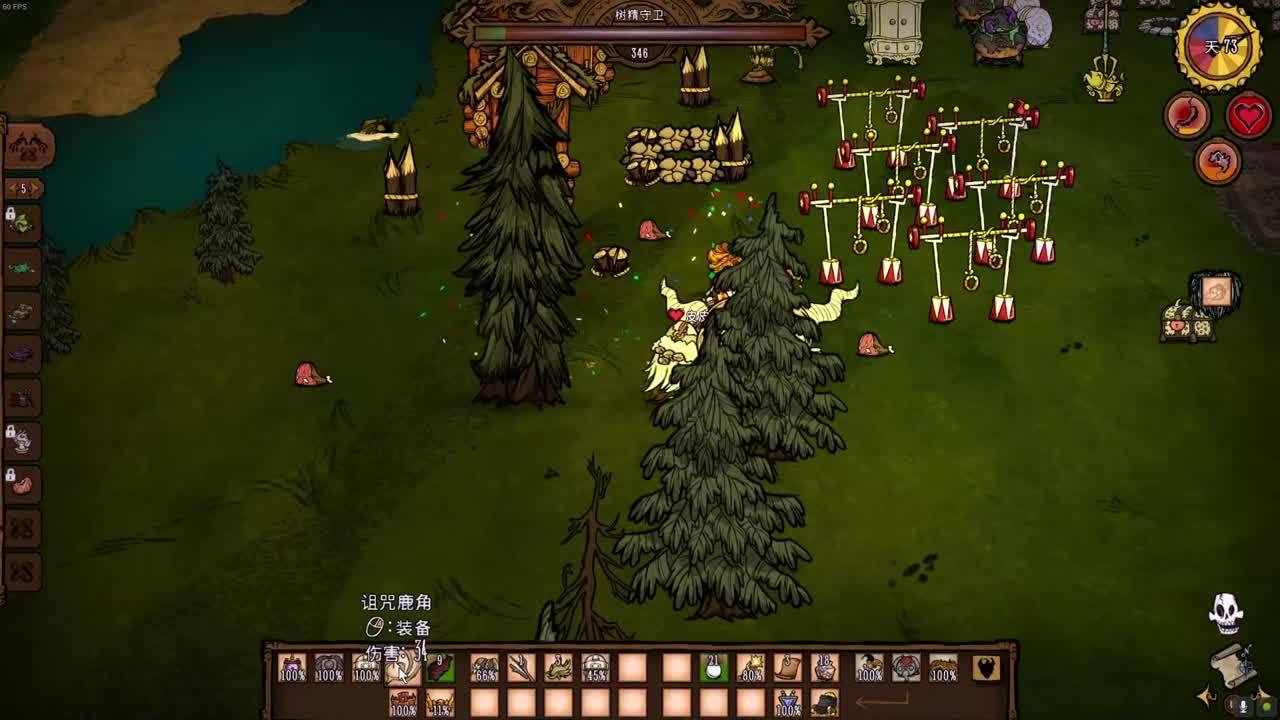Viewport: 1280px width, 720px height.
Task: Select the 66% durability armor slot
Action: (485, 668)
